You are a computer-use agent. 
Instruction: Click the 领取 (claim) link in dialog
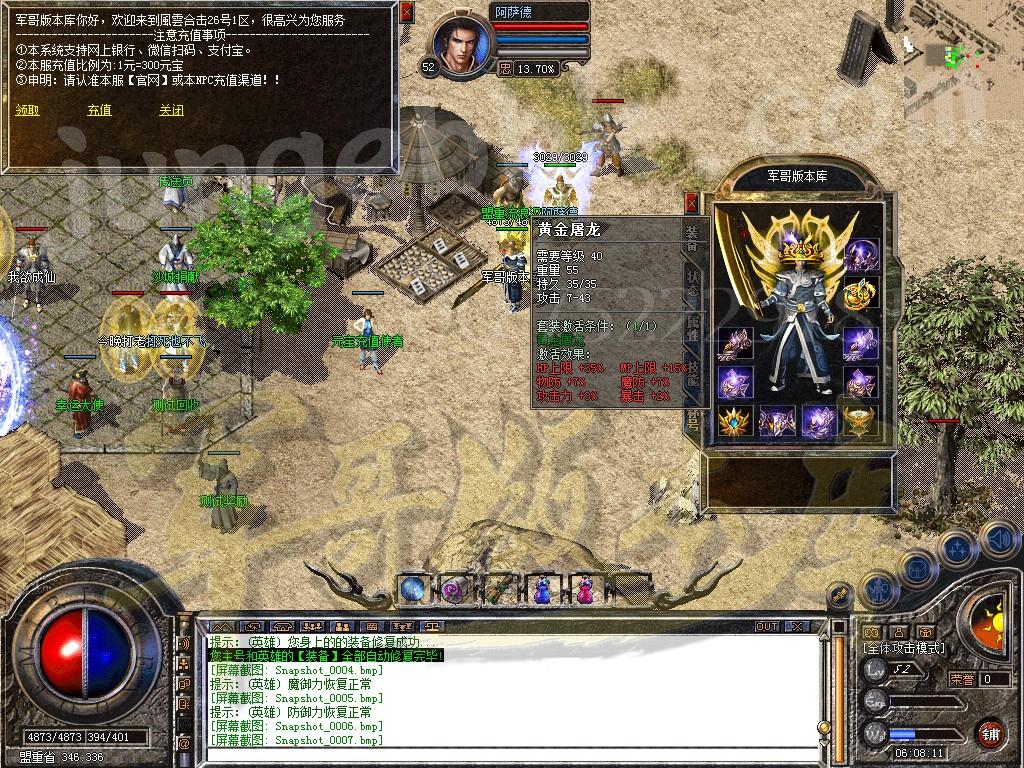pos(27,111)
